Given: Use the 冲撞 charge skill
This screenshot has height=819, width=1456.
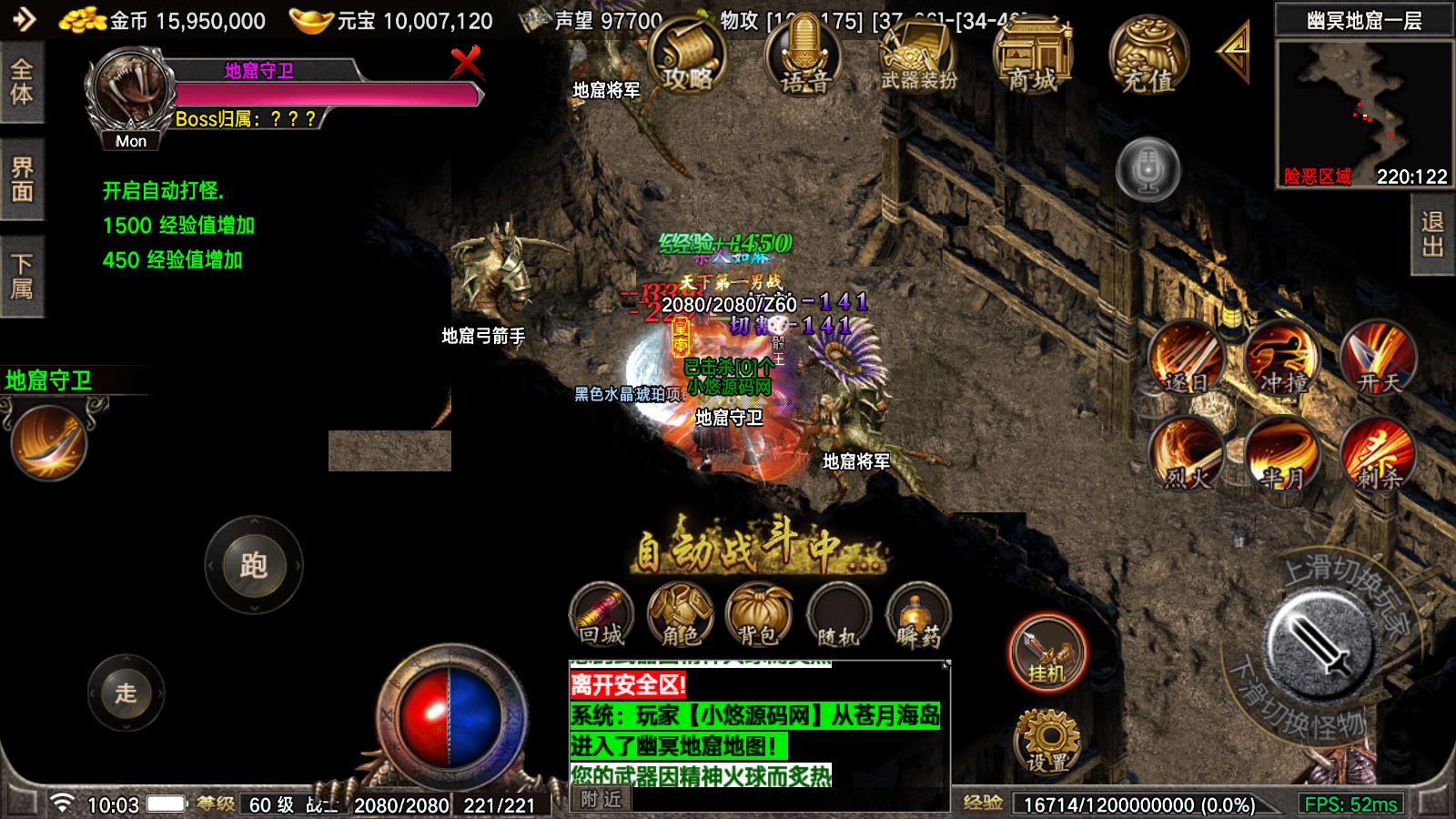Looking at the screenshot, I should [x=1283, y=358].
